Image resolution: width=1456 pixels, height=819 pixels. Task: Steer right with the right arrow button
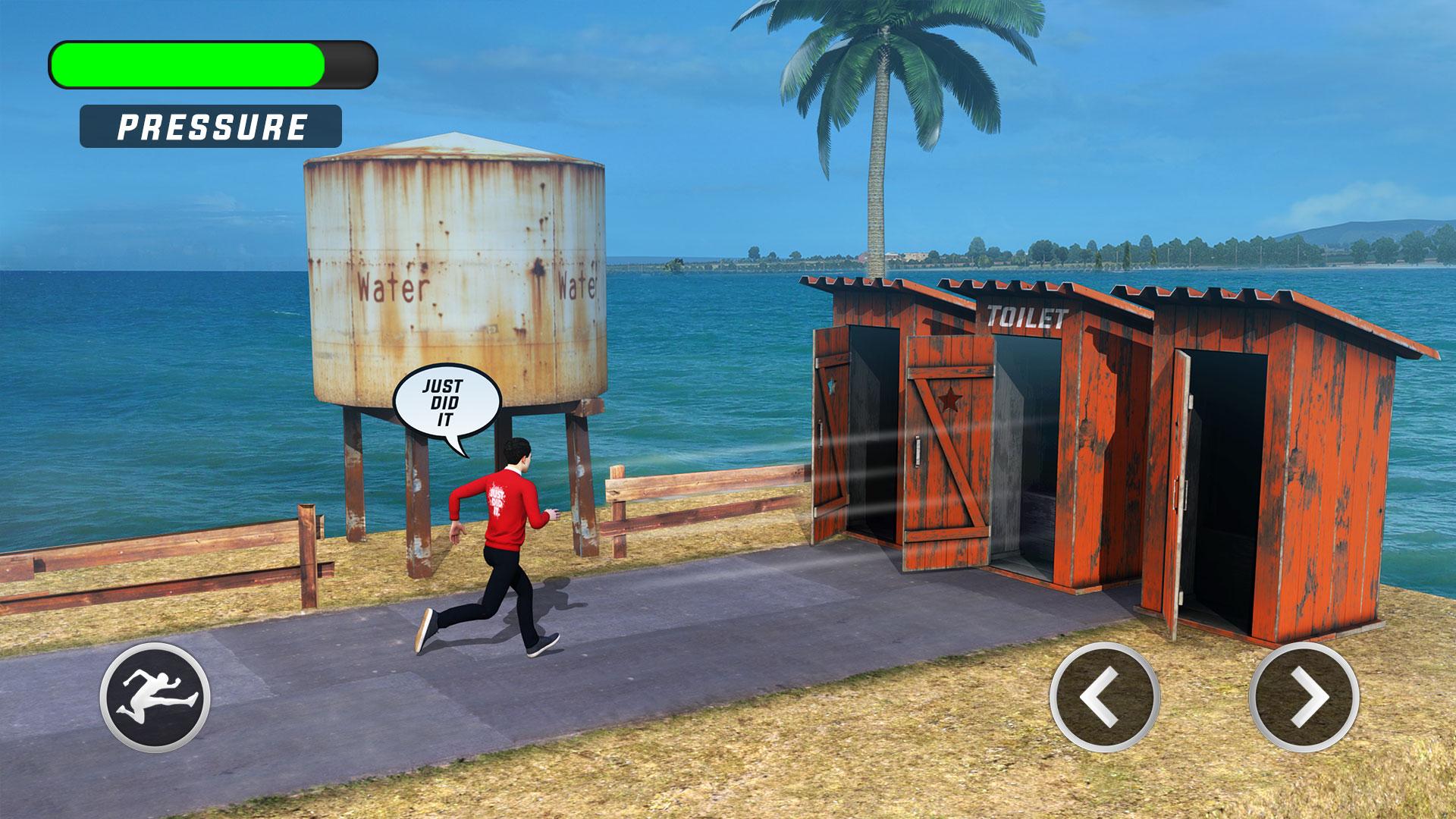(1304, 698)
